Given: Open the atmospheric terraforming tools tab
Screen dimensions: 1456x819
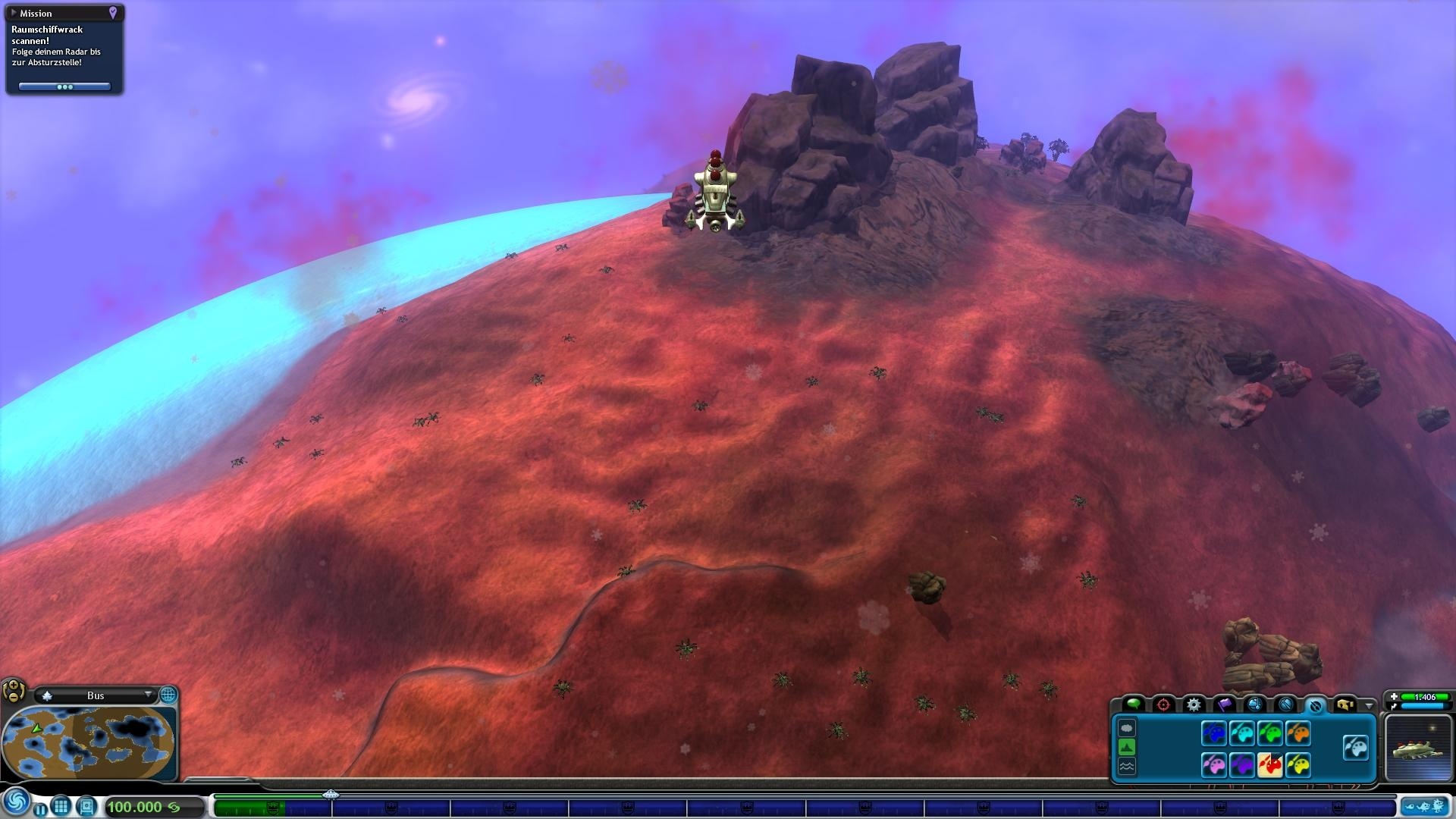Looking at the screenshot, I should [1257, 705].
